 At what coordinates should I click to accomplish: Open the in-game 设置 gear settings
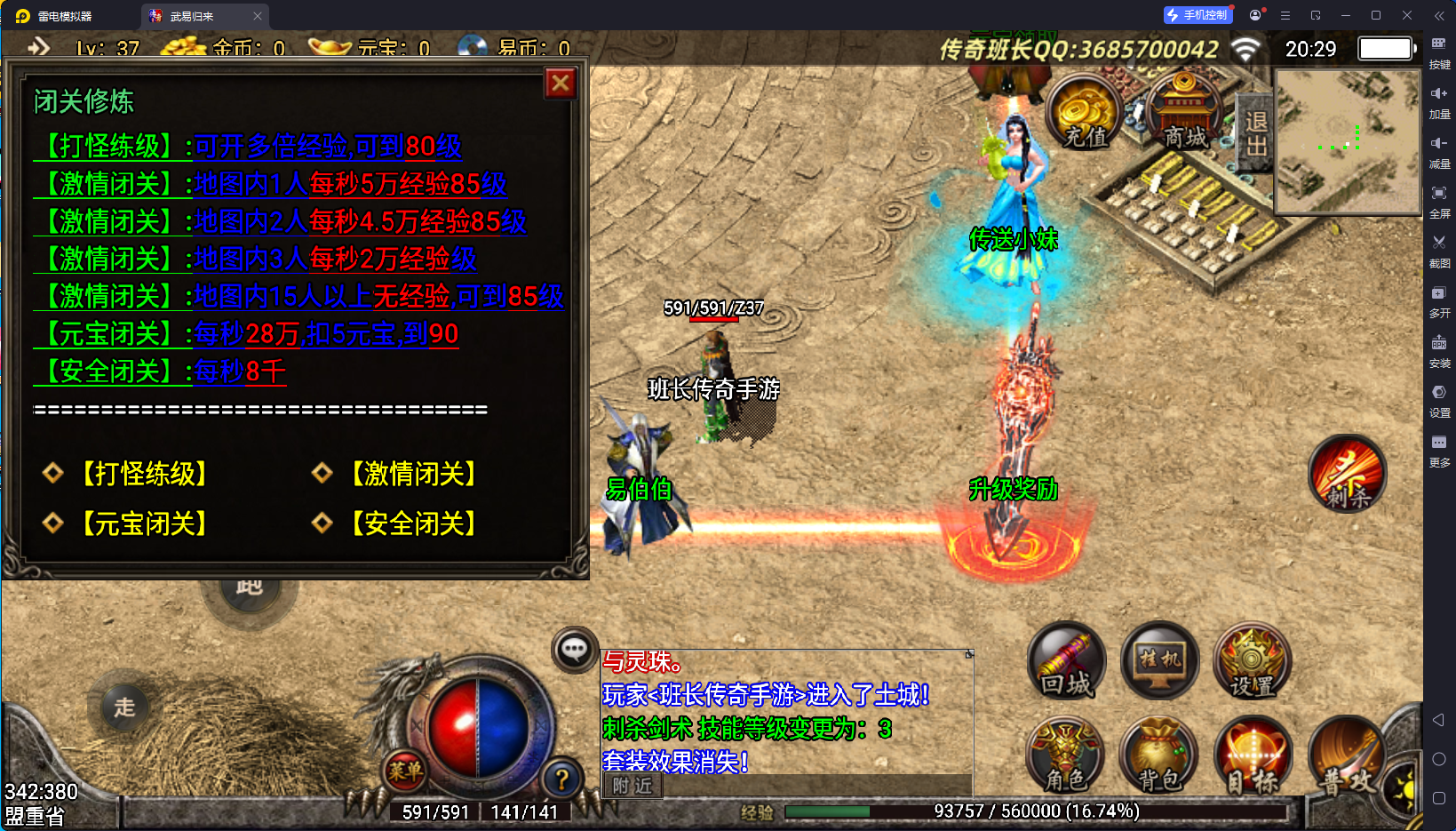(1252, 662)
